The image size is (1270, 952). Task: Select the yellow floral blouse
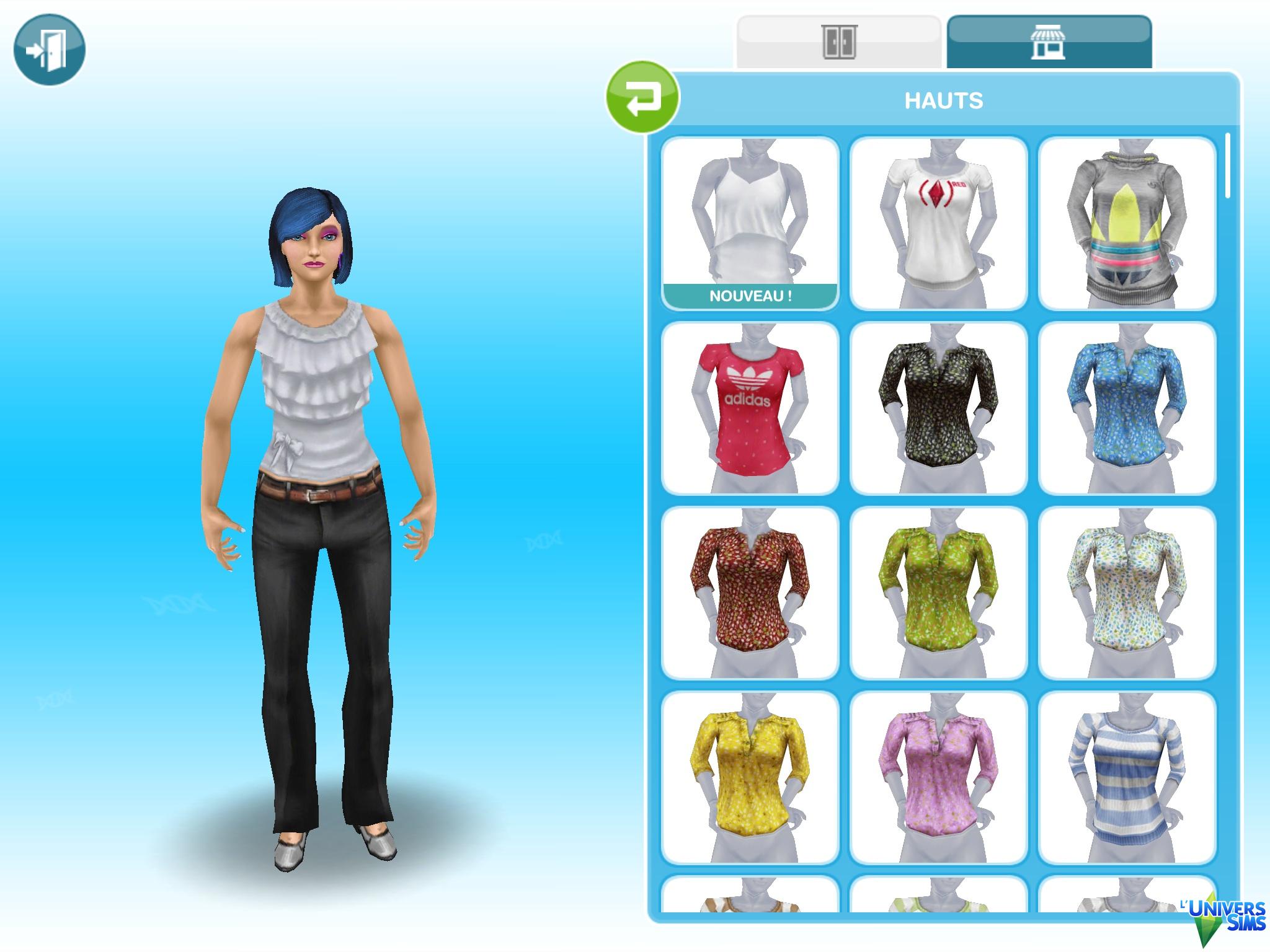(750, 777)
